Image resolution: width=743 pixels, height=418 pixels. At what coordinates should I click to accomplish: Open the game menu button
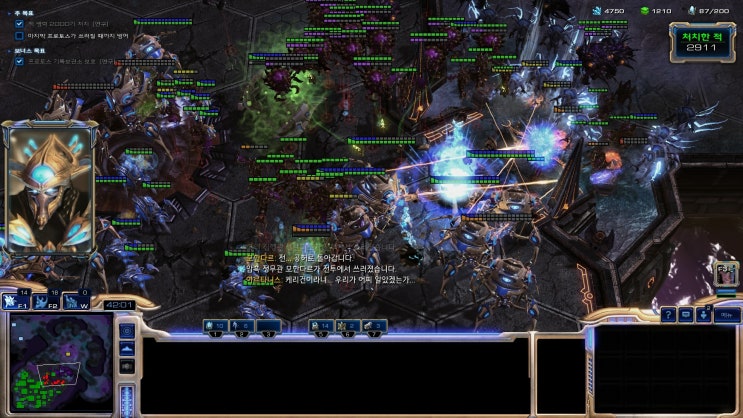coord(729,314)
